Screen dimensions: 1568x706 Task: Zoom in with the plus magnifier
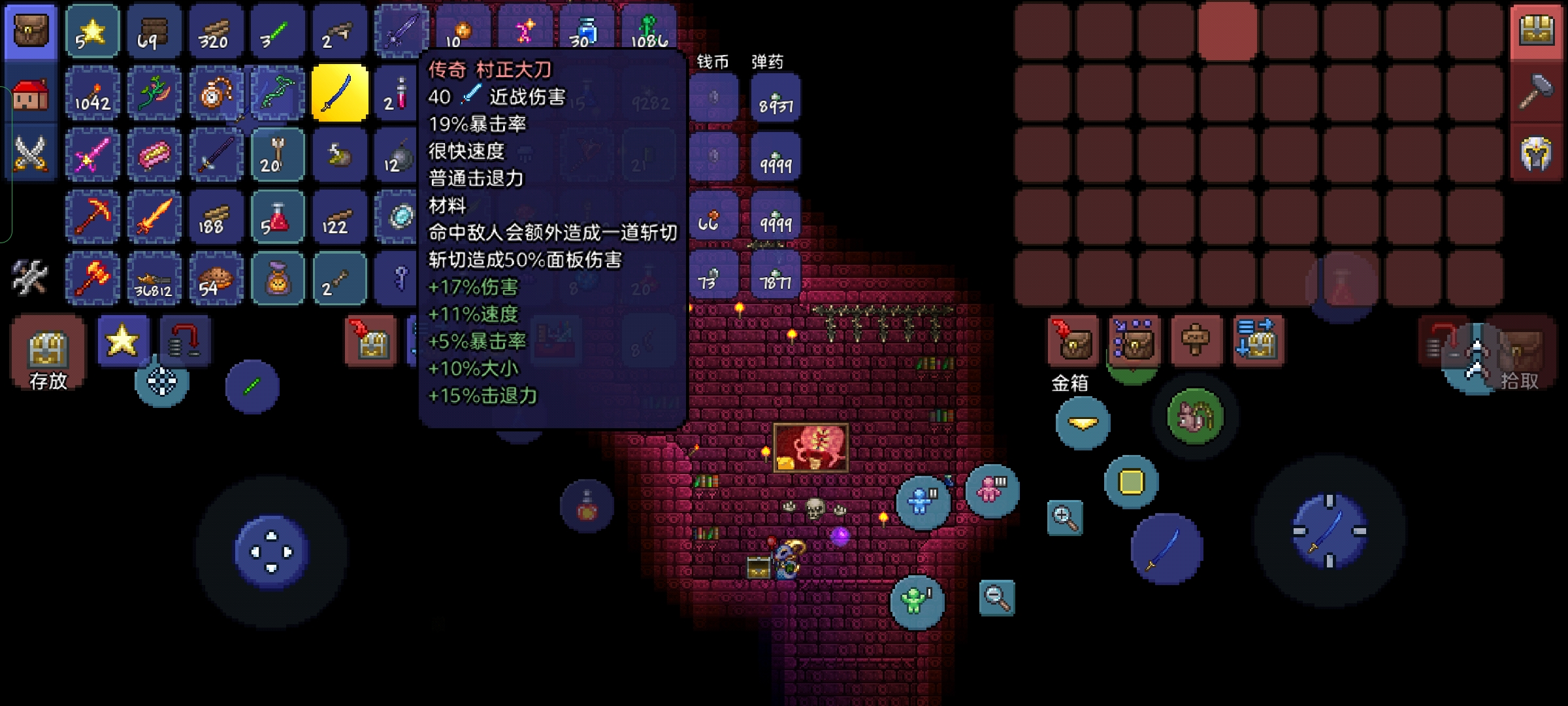[1064, 518]
